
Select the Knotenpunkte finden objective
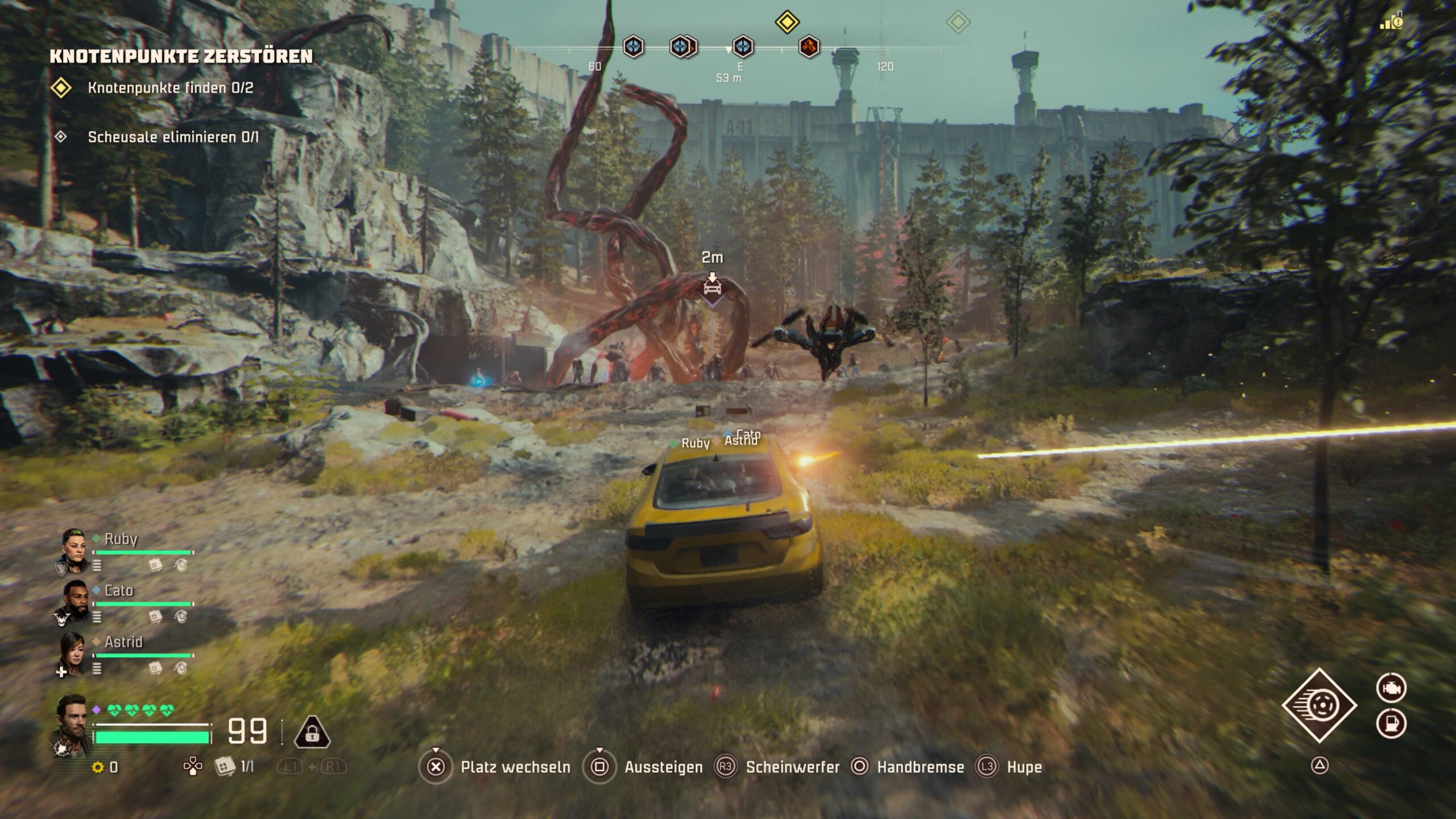170,88
